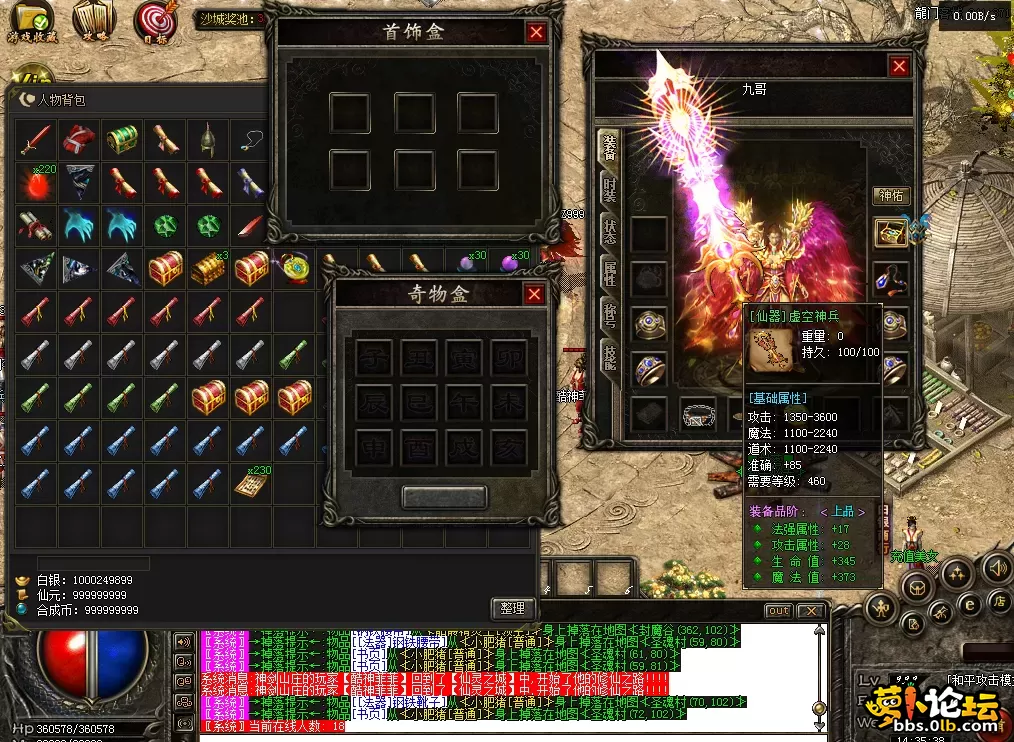Switch to the 技能 skills tab

(608, 356)
